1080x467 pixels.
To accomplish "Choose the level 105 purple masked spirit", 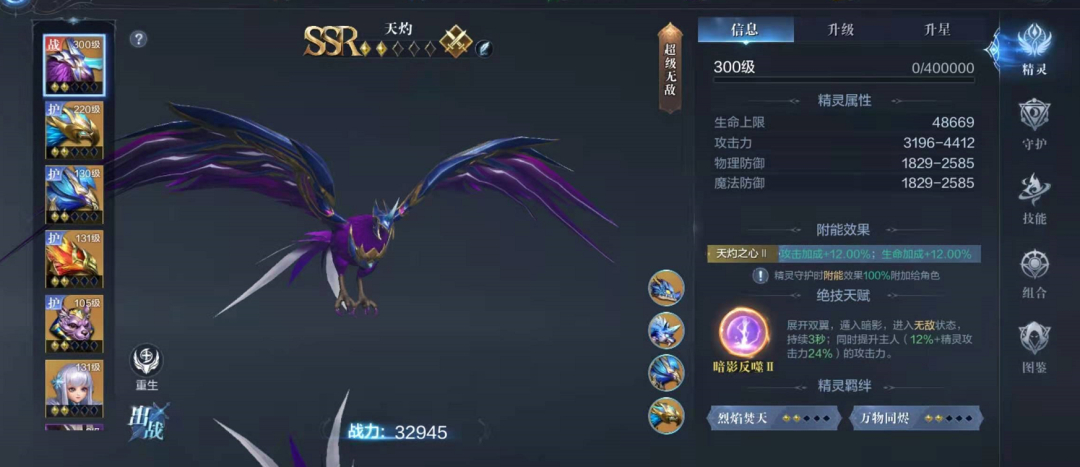I will click(x=74, y=325).
